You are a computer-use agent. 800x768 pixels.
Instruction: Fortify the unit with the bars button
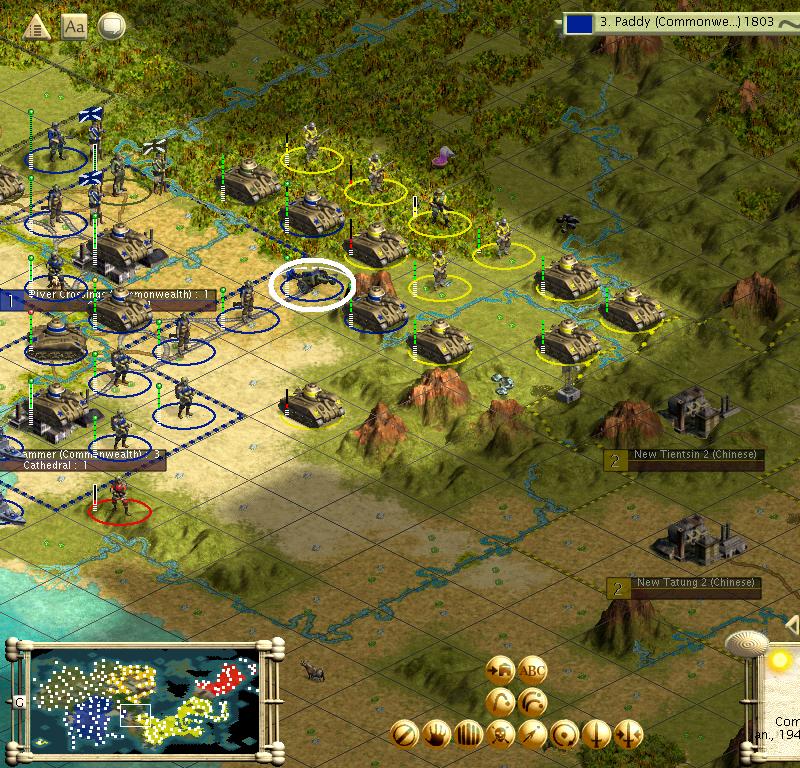(x=468, y=734)
